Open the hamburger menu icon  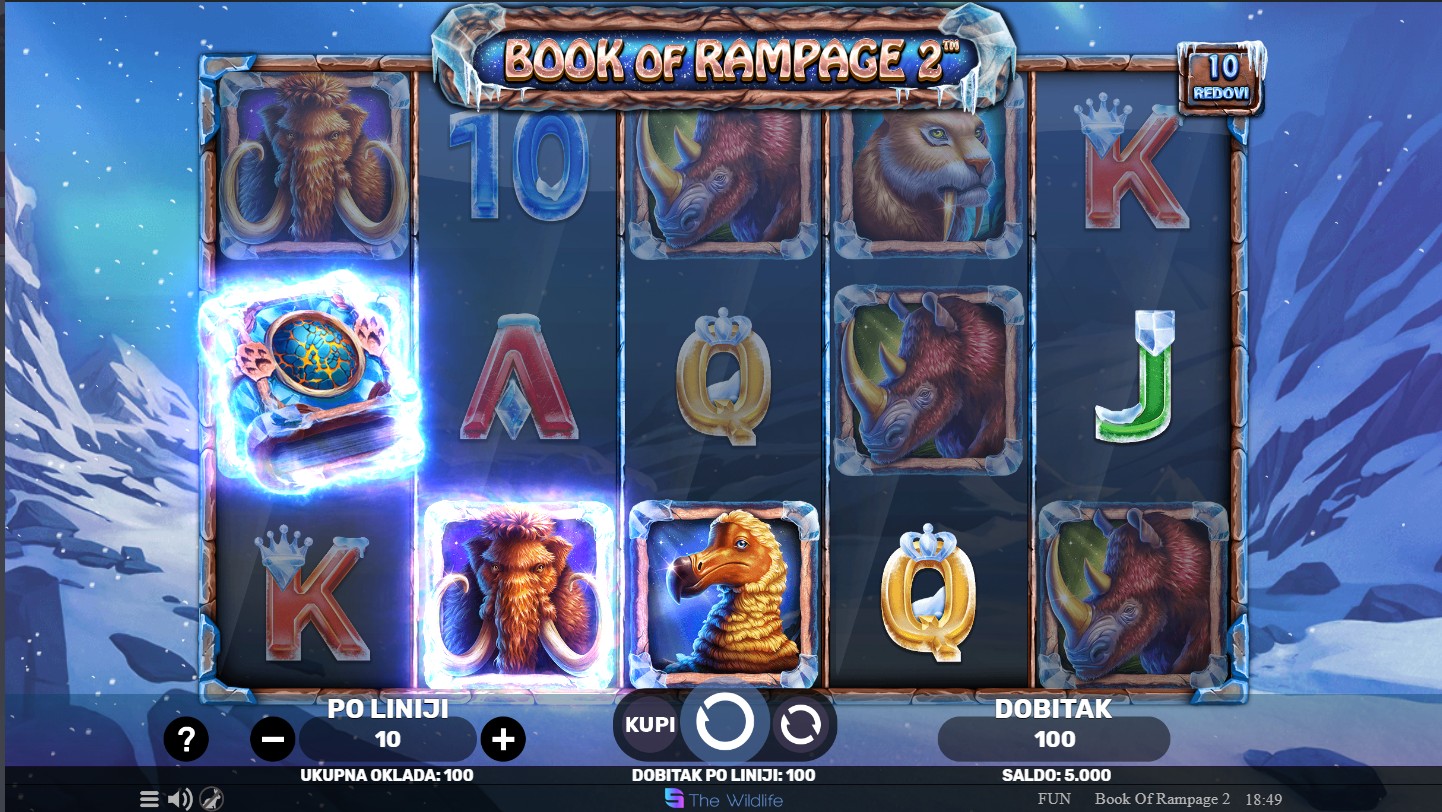point(149,799)
